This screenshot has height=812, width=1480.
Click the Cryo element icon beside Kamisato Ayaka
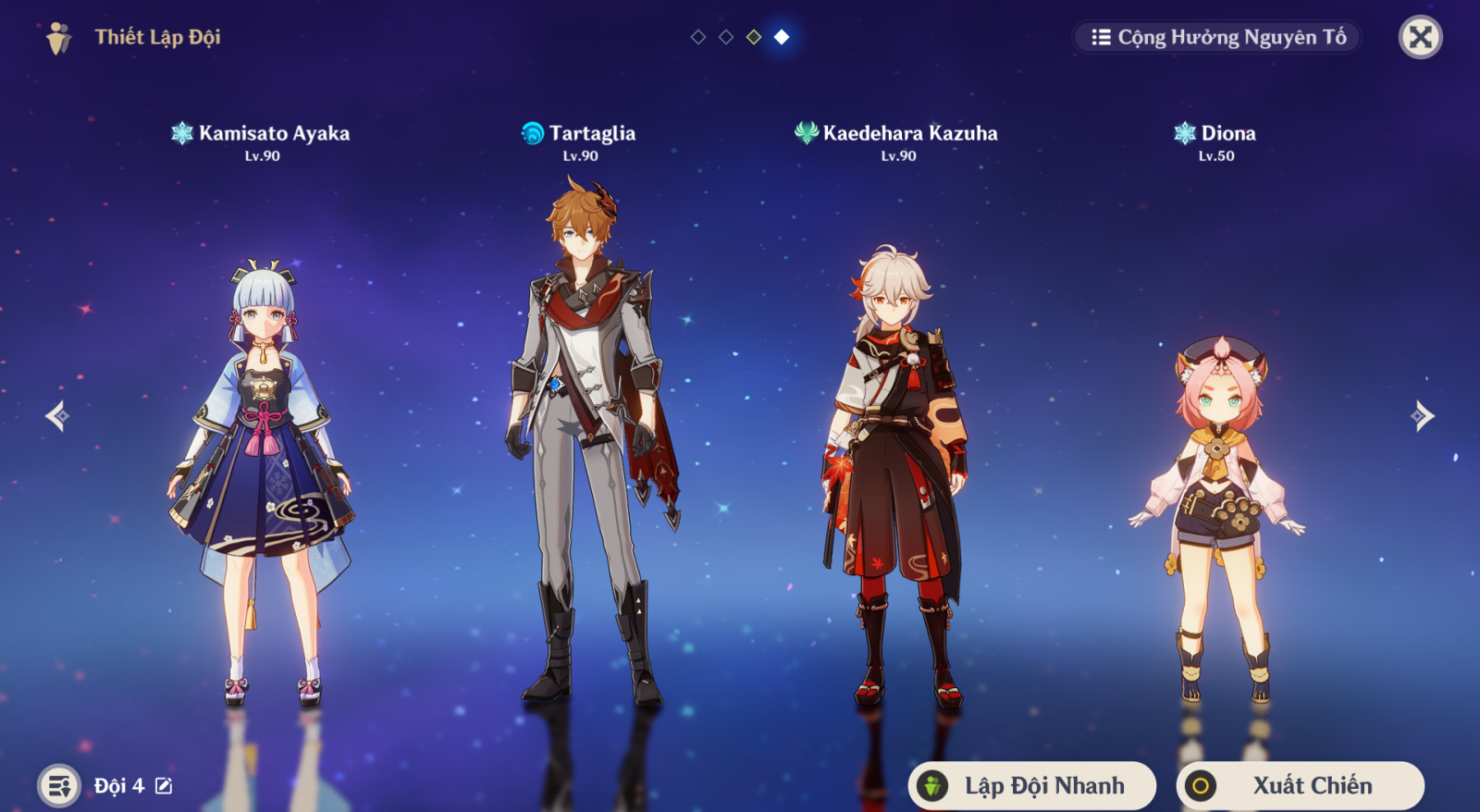tap(181, 132)
